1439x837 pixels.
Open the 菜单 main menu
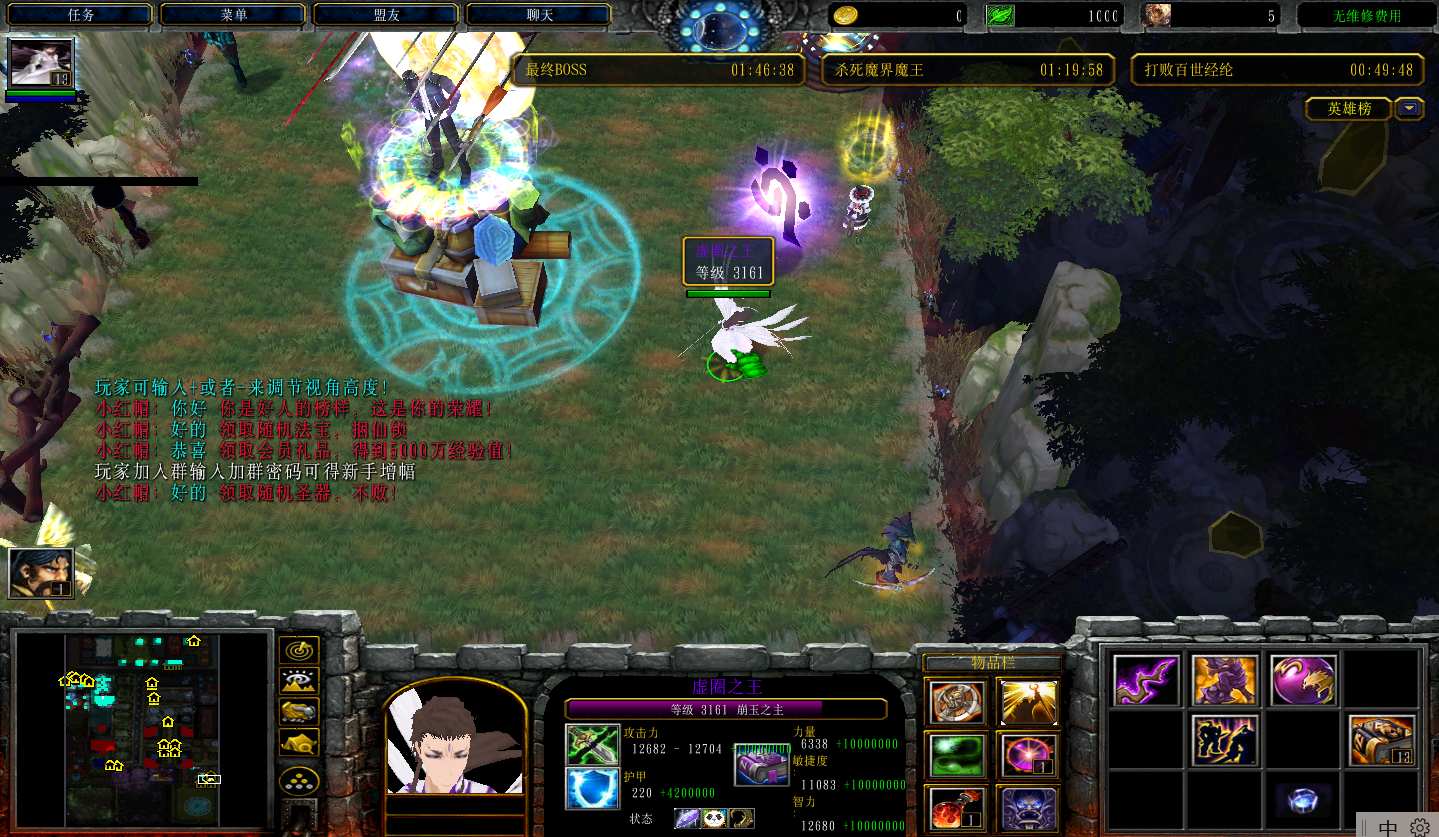point(233,15)
